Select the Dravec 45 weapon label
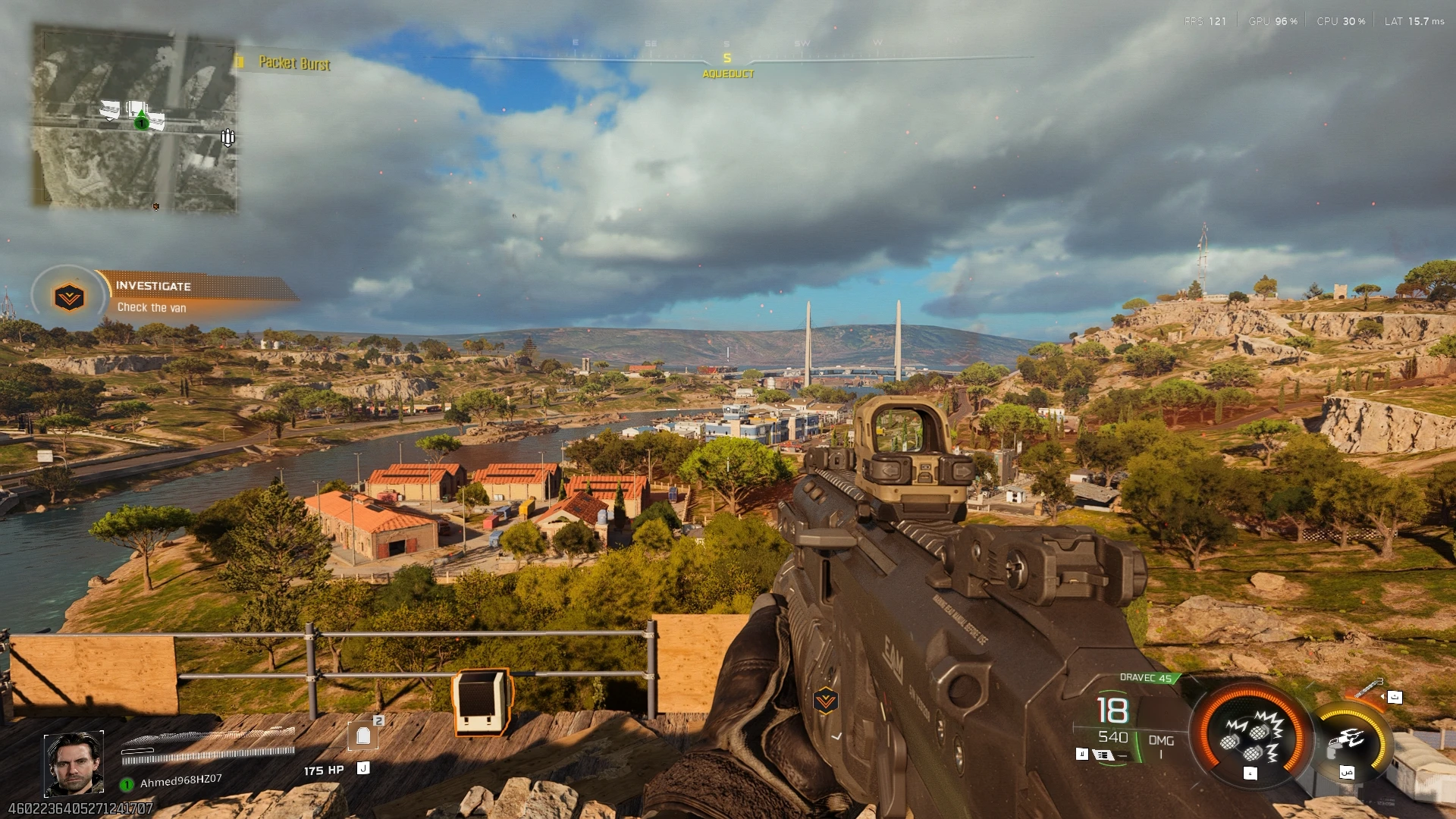The width and height of the screenshot is (1456, 819). (1146, 678)
